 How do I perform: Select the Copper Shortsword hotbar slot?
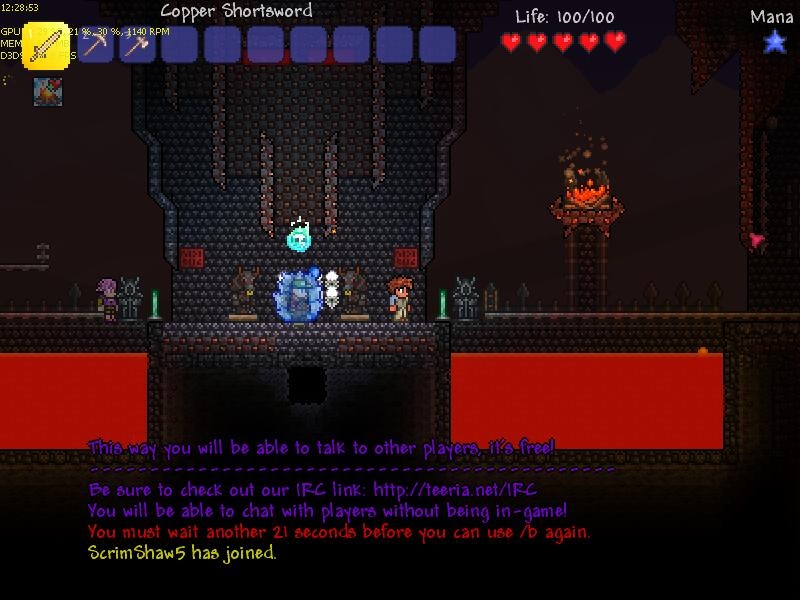click(47, 45)
